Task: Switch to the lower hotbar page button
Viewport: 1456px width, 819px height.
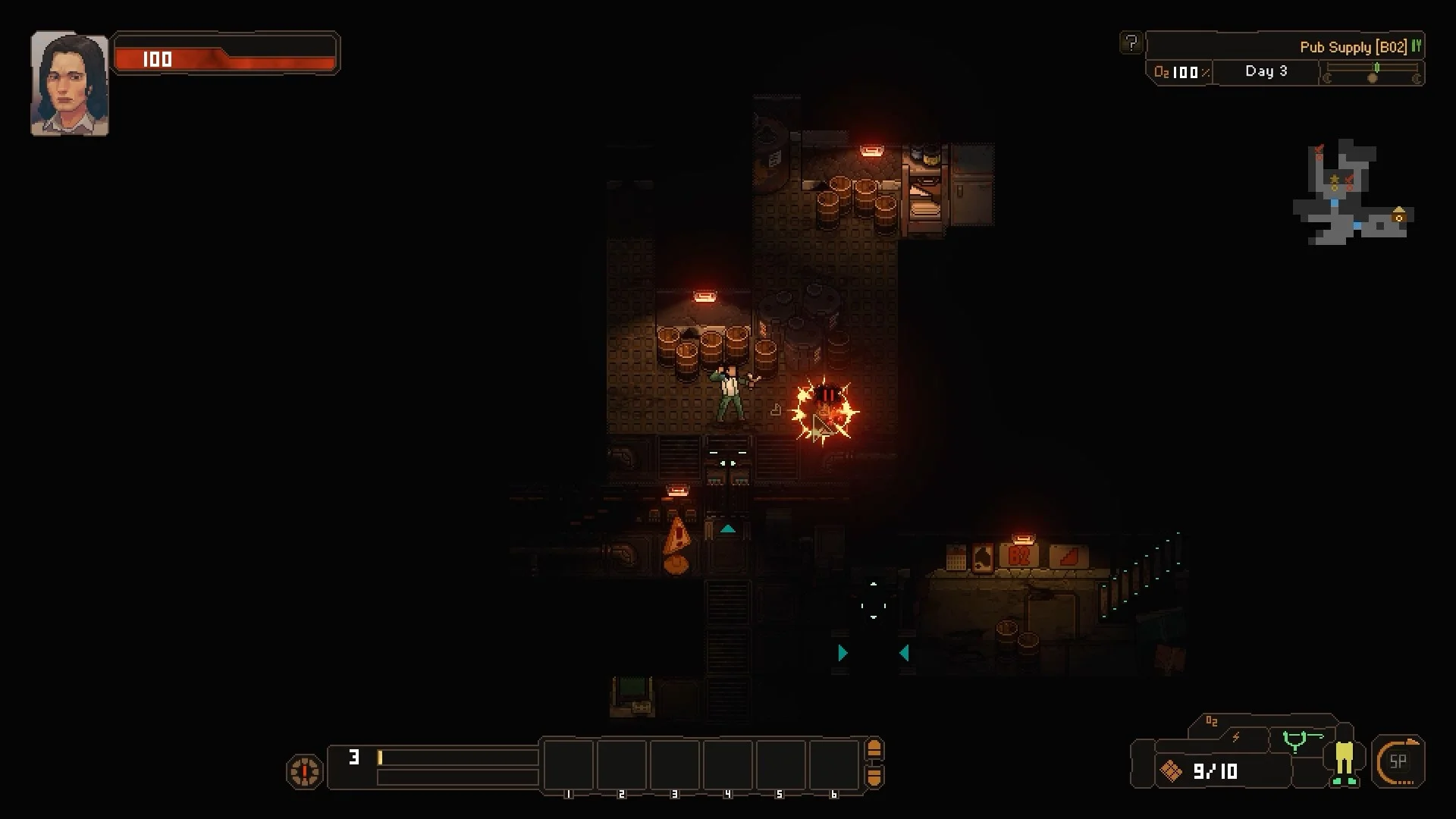Action: 874,777
